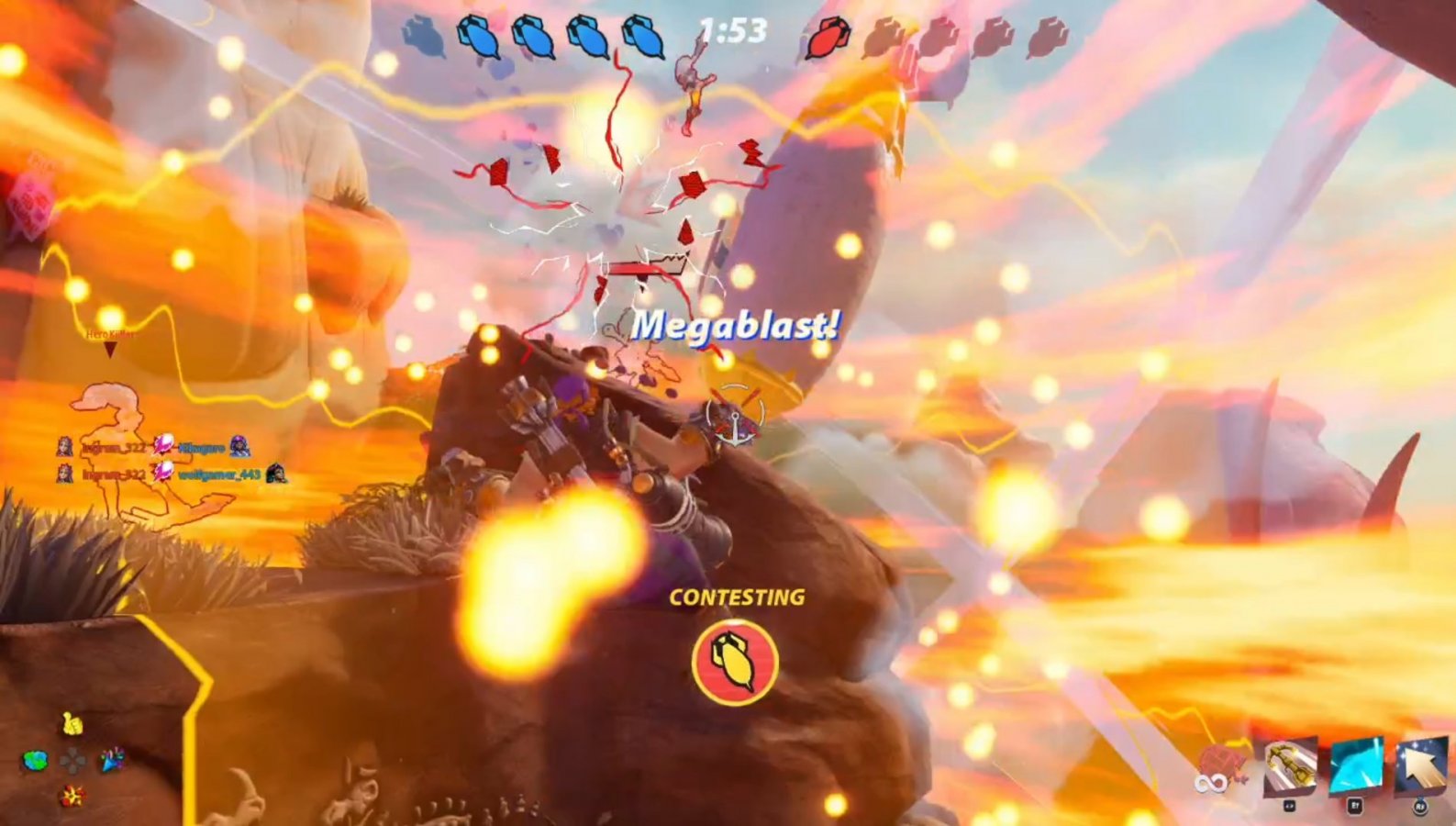Select the firework emote icon

72,797
